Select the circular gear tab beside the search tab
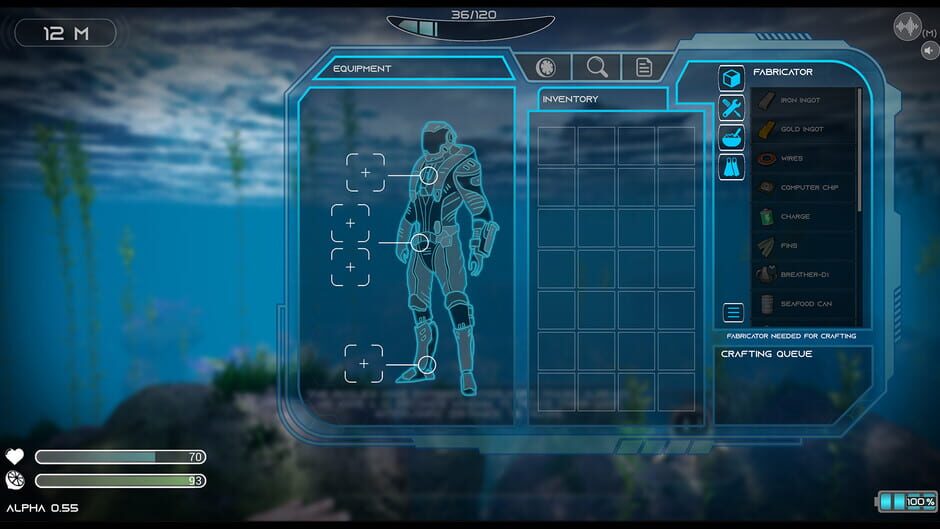 [546, 67]
